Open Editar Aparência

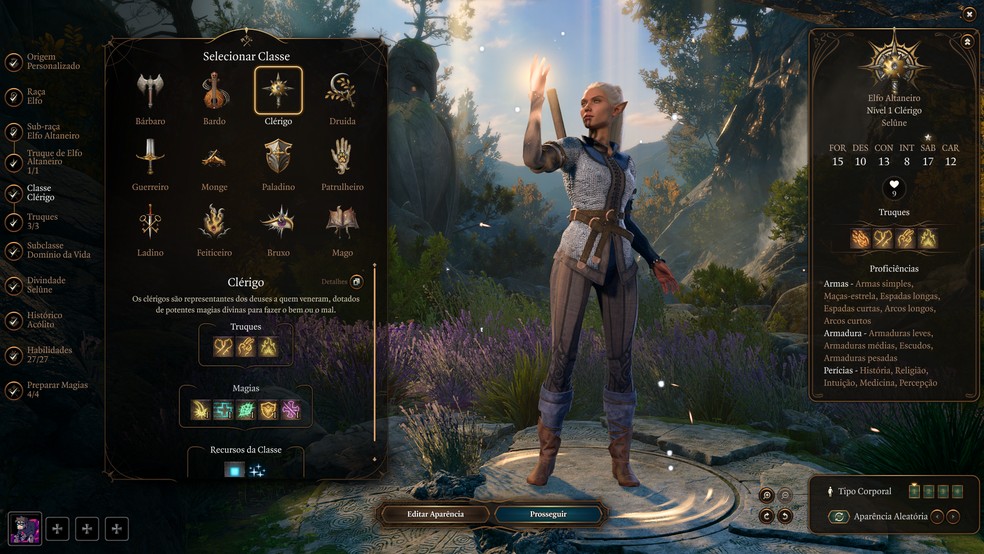coord(435,514)
